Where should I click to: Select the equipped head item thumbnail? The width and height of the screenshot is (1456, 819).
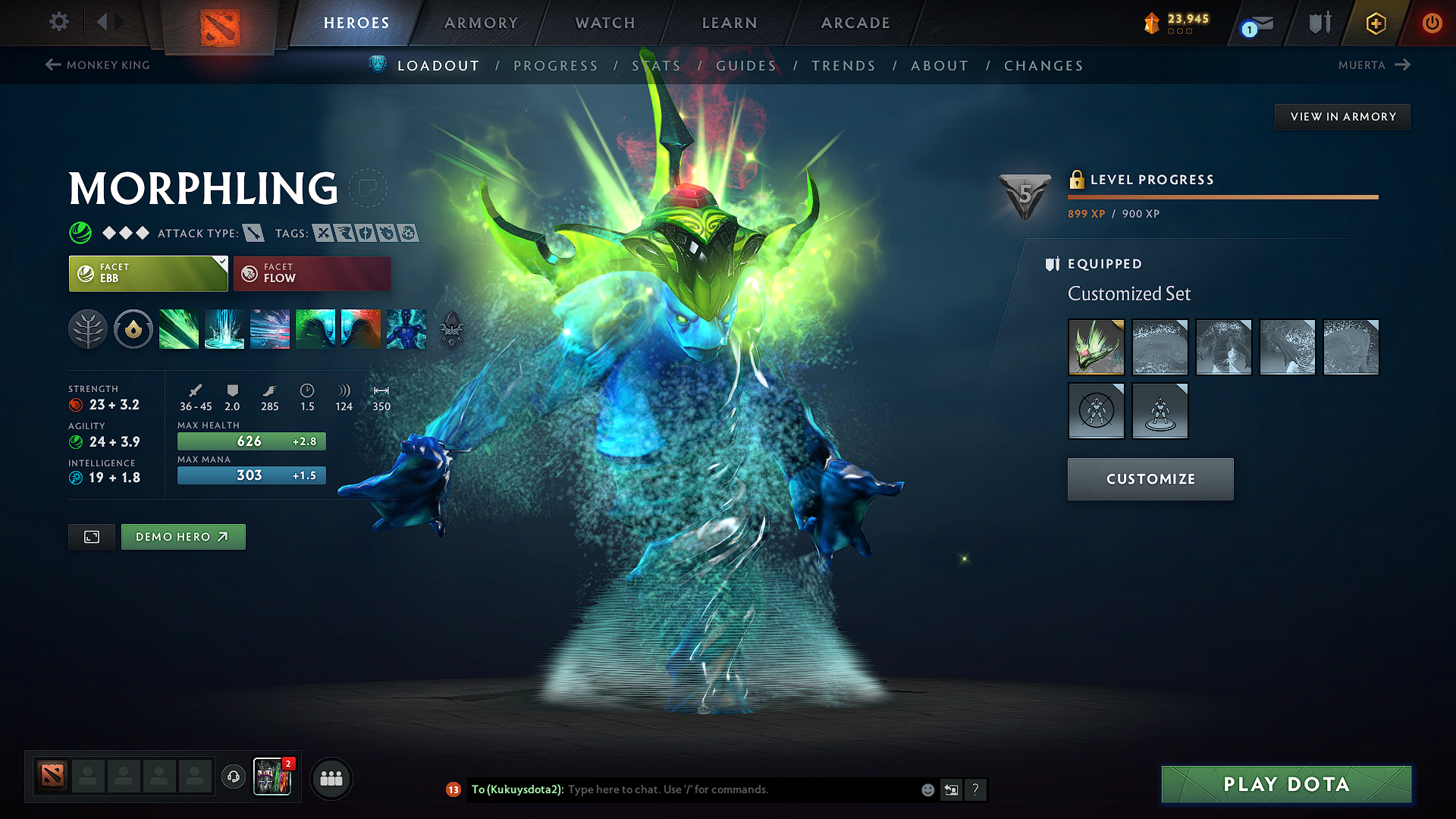[x=1096, y=347]
